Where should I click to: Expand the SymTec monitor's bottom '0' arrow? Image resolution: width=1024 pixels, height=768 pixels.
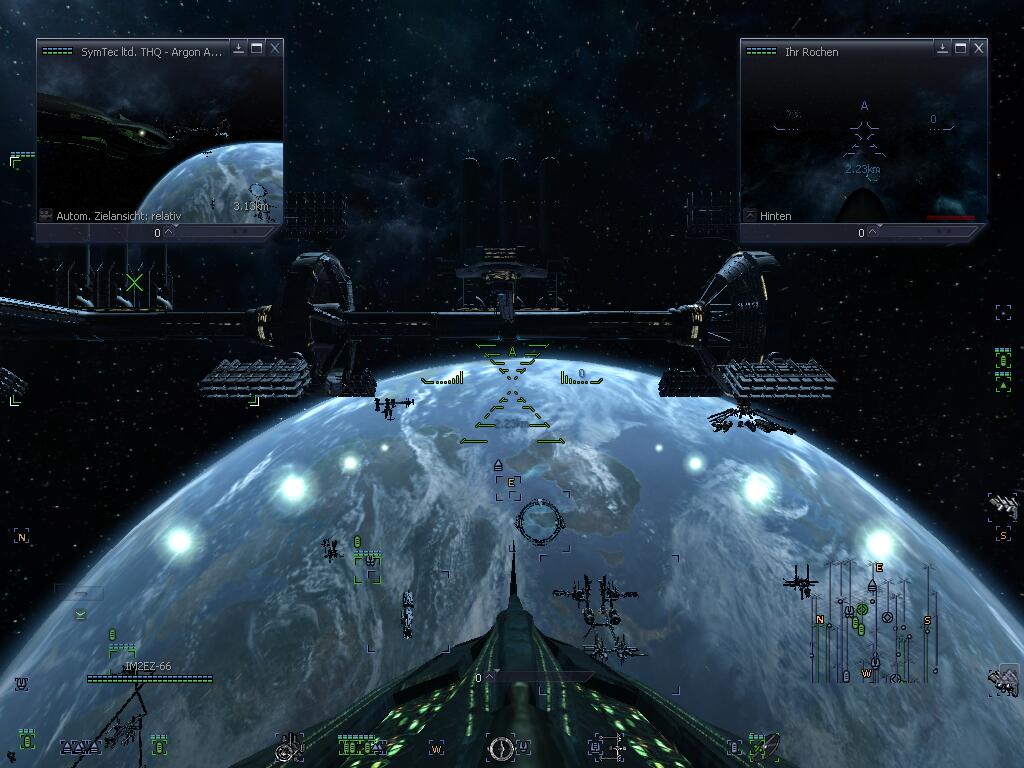point(169,232)
